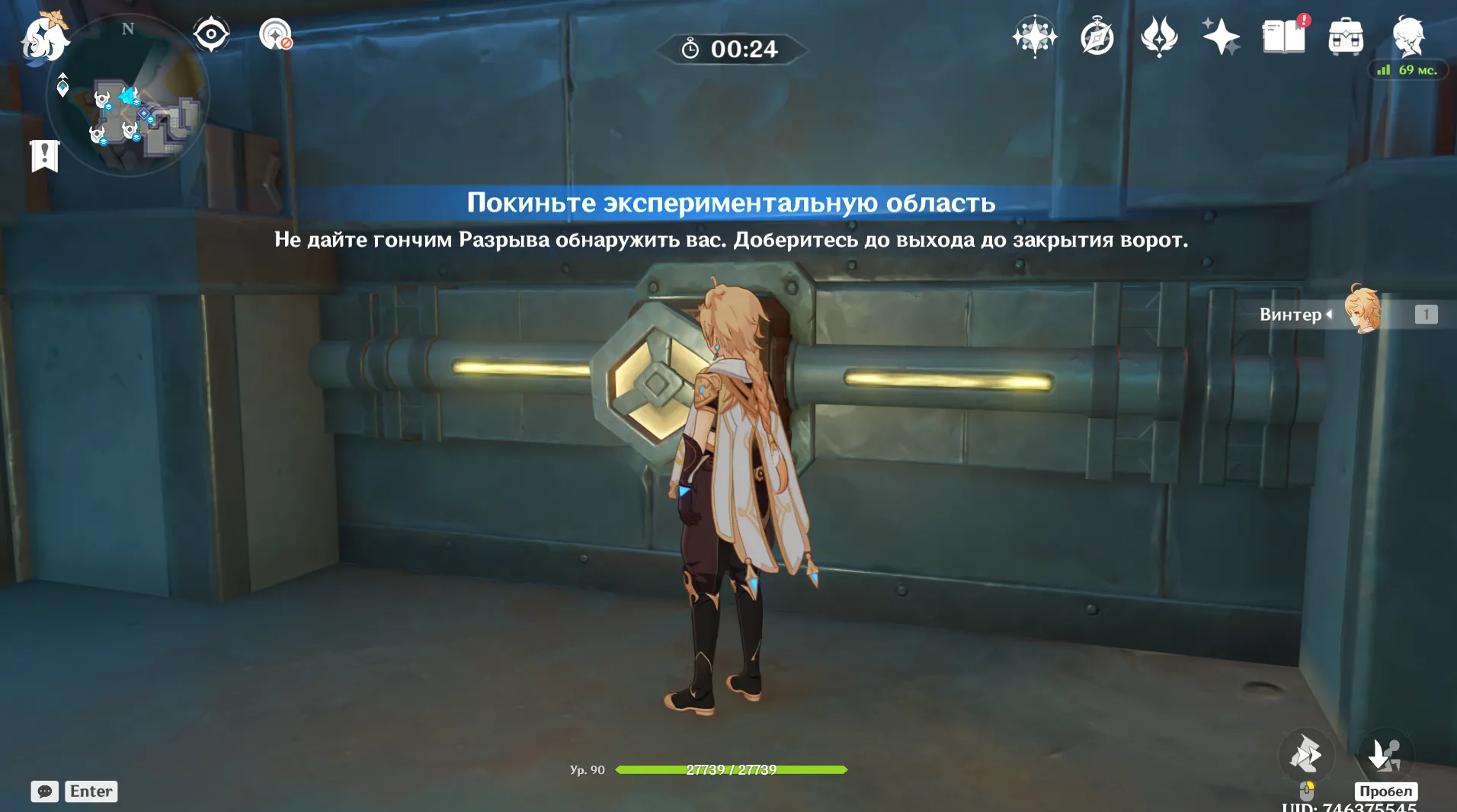Open the Adventurer Handbook book icon
This screenshot has height=812, width=1457.
[1284, 35]
